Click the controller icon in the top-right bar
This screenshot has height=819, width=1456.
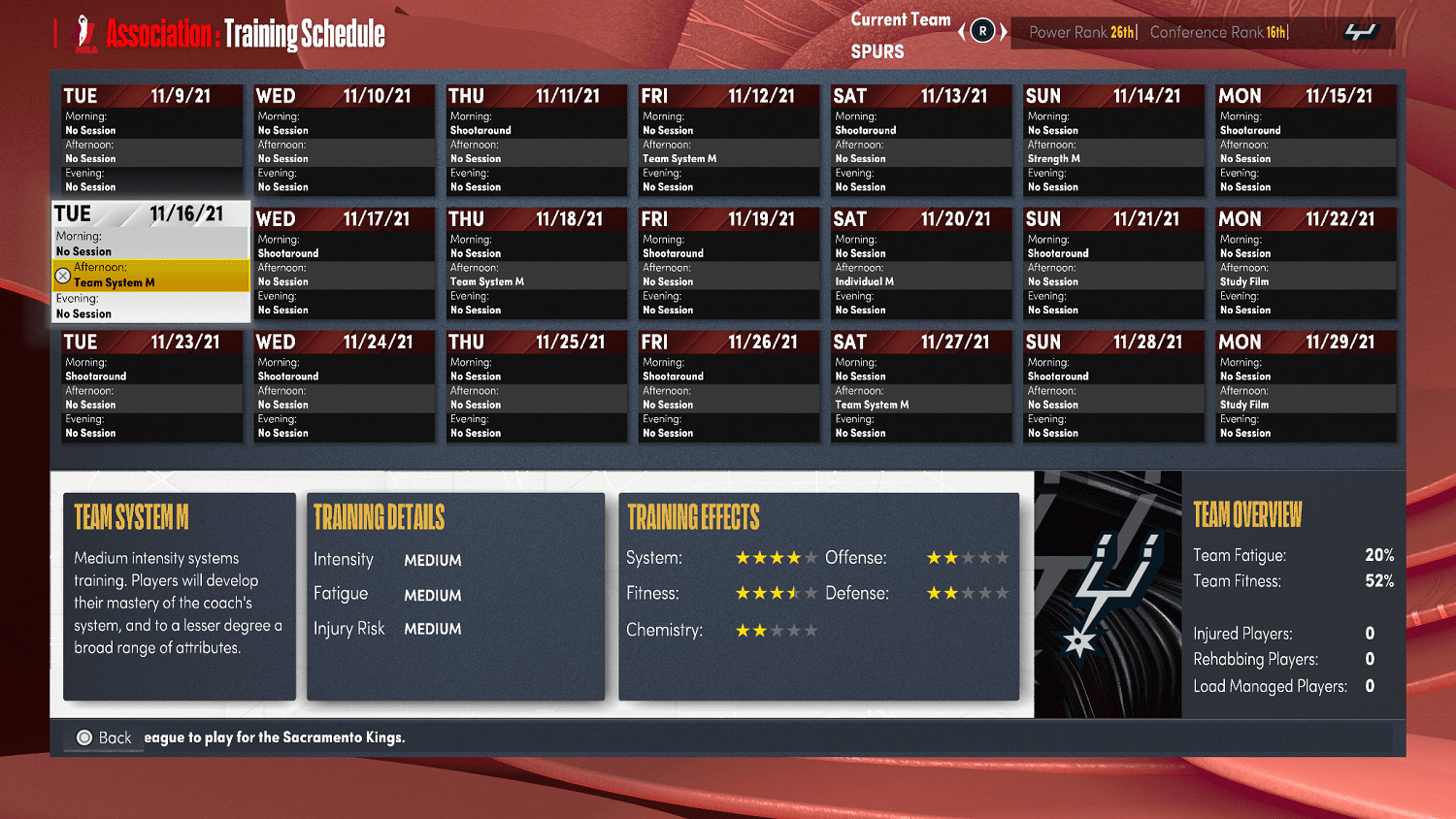[1363, 30]
